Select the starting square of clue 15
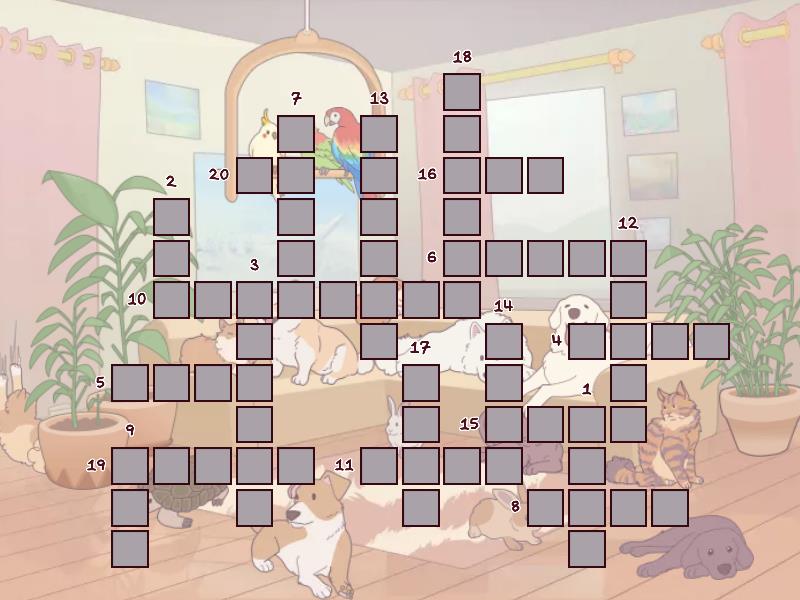Viewport: 800px width, 600px height. [x=504, y=424]
